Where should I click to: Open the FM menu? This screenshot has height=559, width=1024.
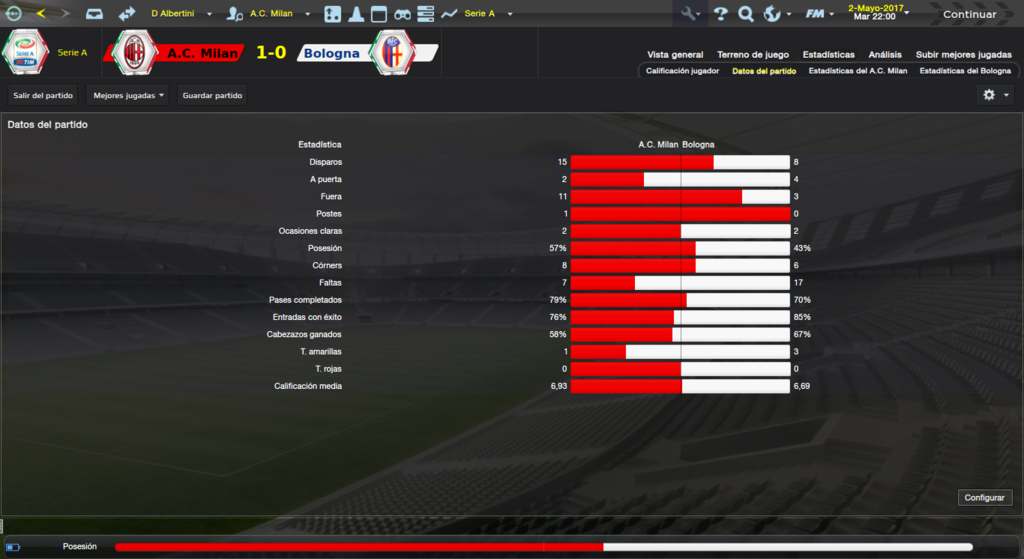pos(820,14)
